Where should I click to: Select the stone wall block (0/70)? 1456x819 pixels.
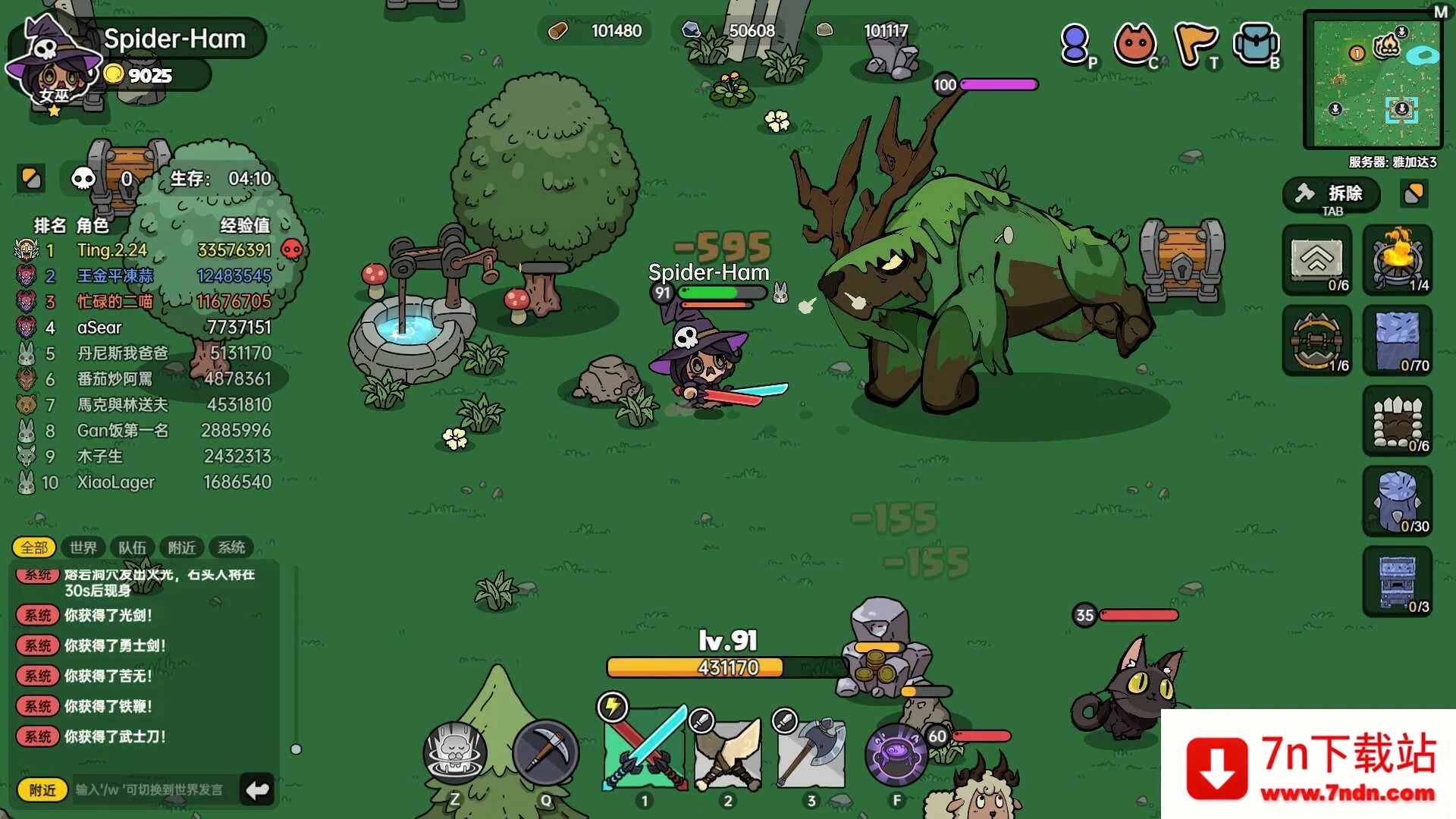tap(1399, 341)
